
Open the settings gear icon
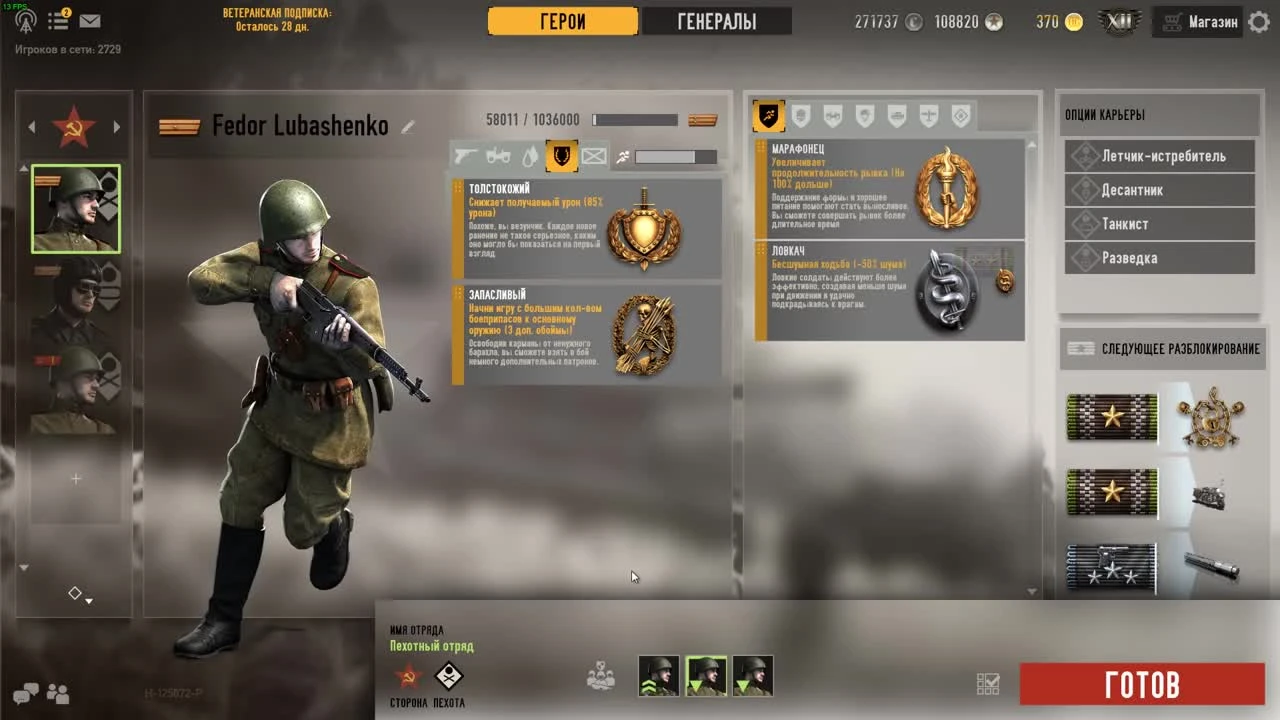click(1258, 21)
